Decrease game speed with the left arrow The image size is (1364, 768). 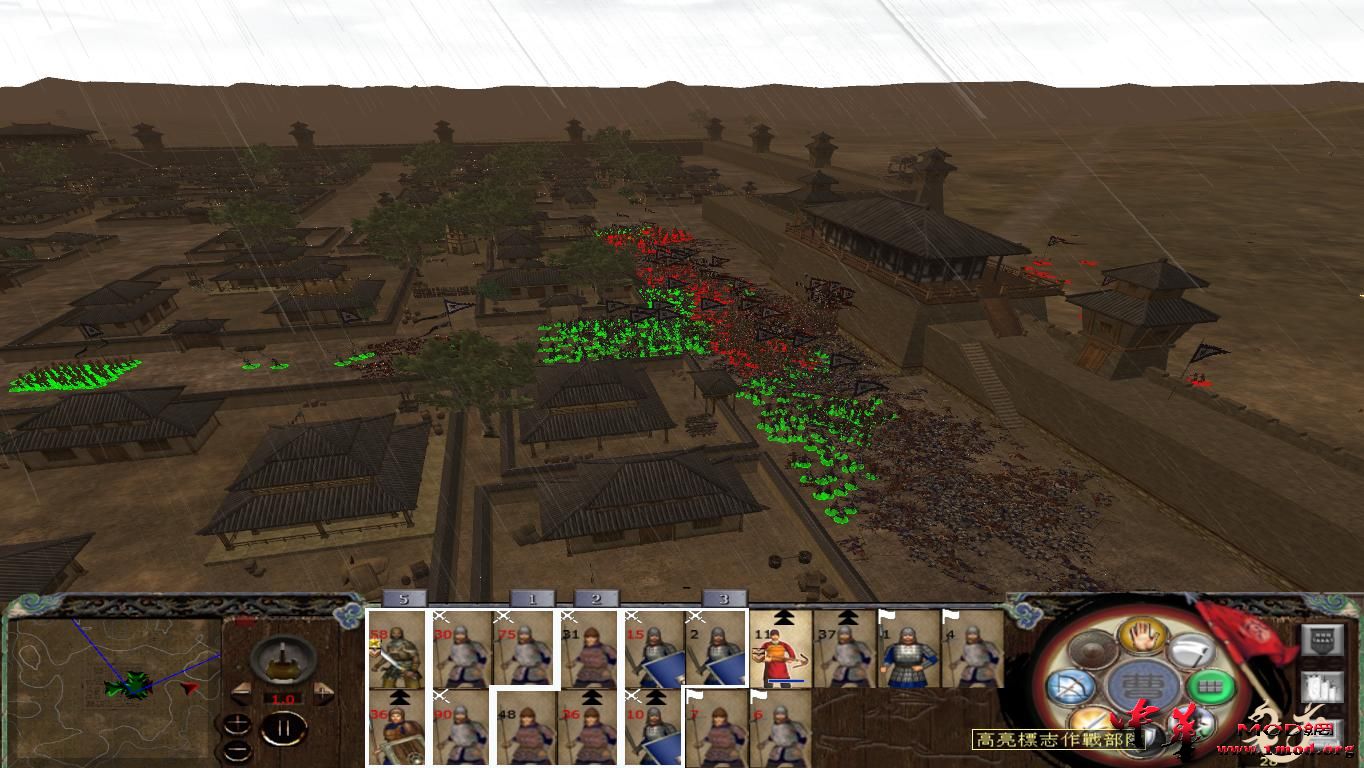243,692
